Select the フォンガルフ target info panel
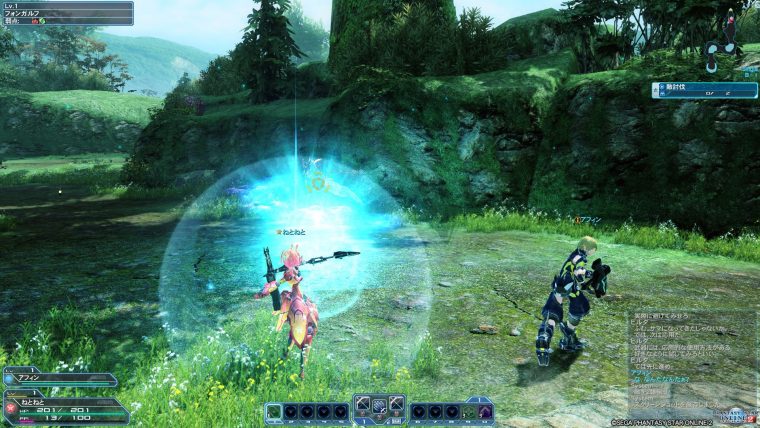Image resolution: width=760 pixels, height=428 pixels. 66,12
